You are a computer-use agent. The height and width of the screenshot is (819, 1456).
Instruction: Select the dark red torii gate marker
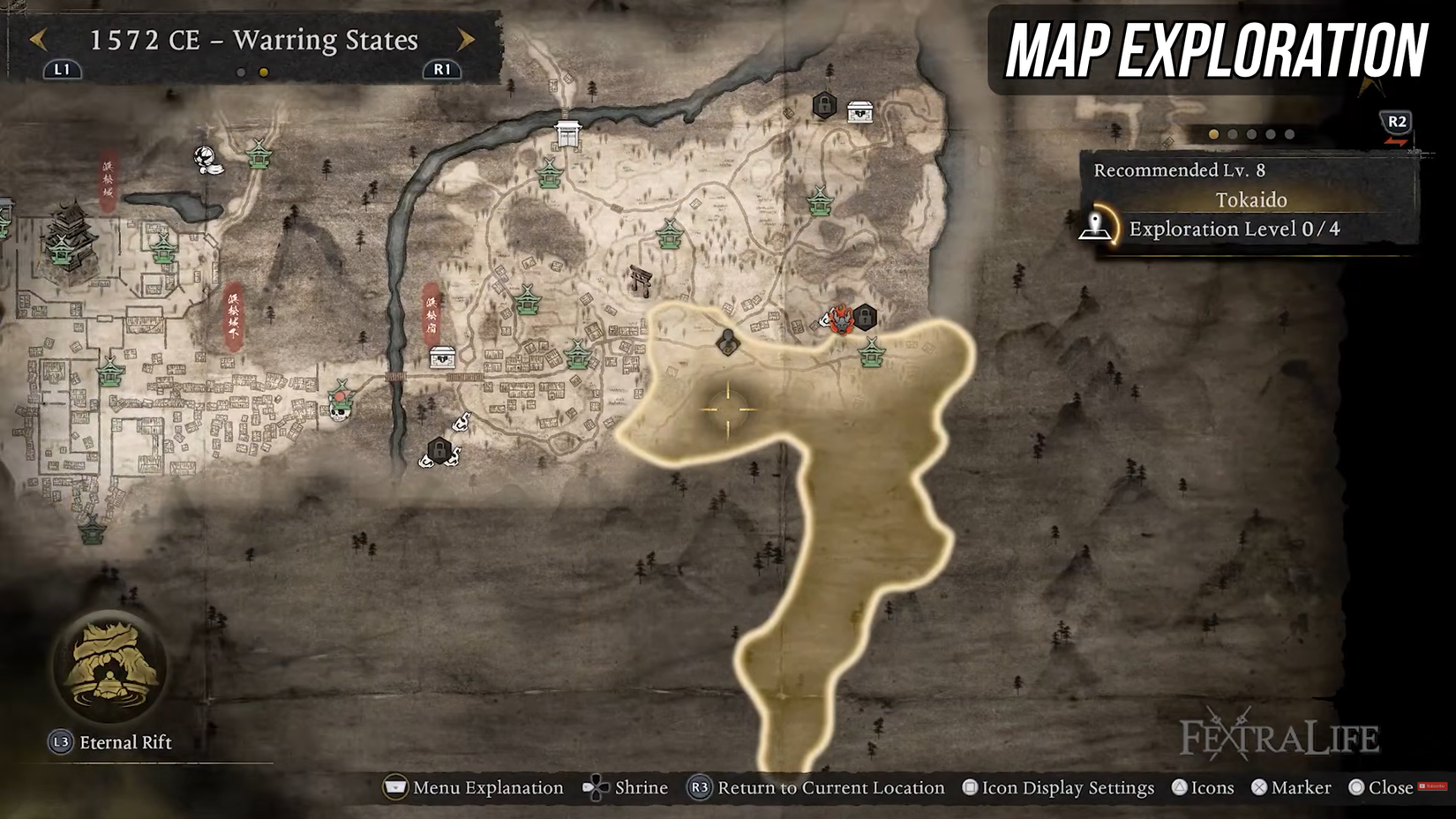pos(641,280)
